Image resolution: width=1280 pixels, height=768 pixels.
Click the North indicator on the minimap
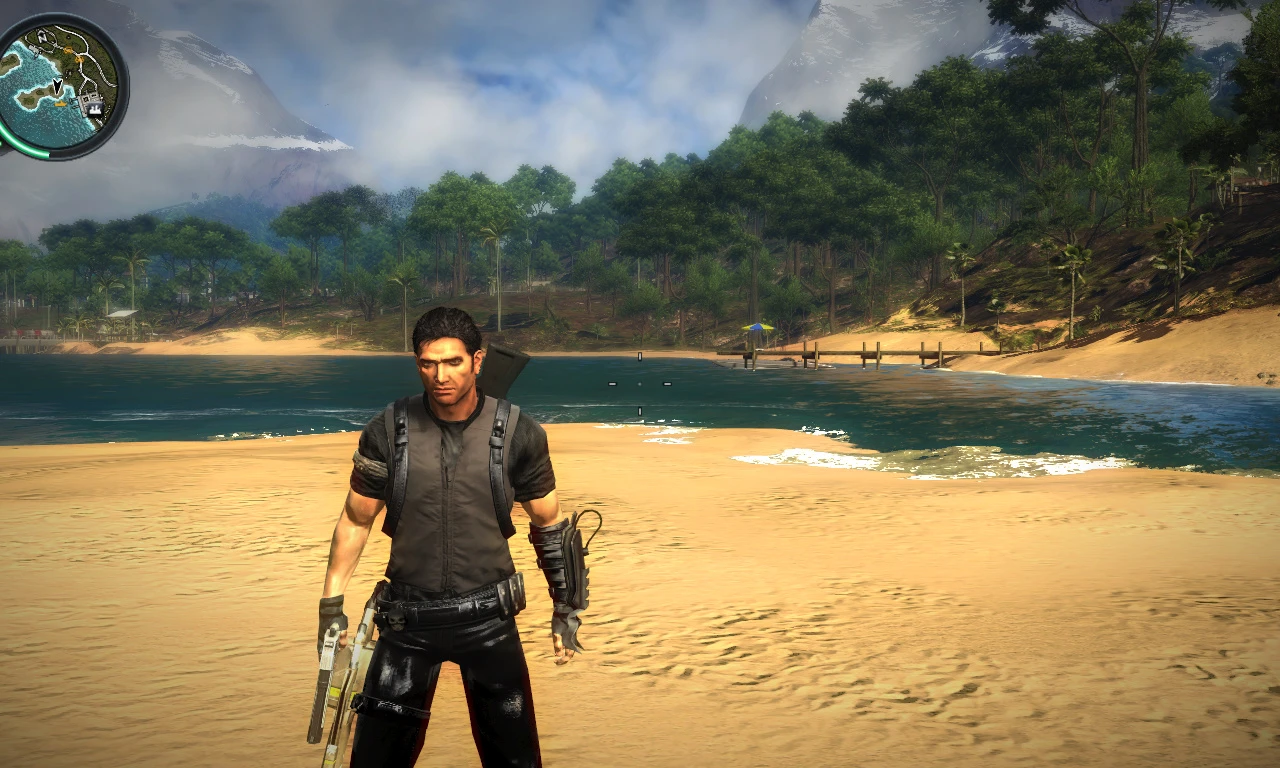[x=42, y=35]
